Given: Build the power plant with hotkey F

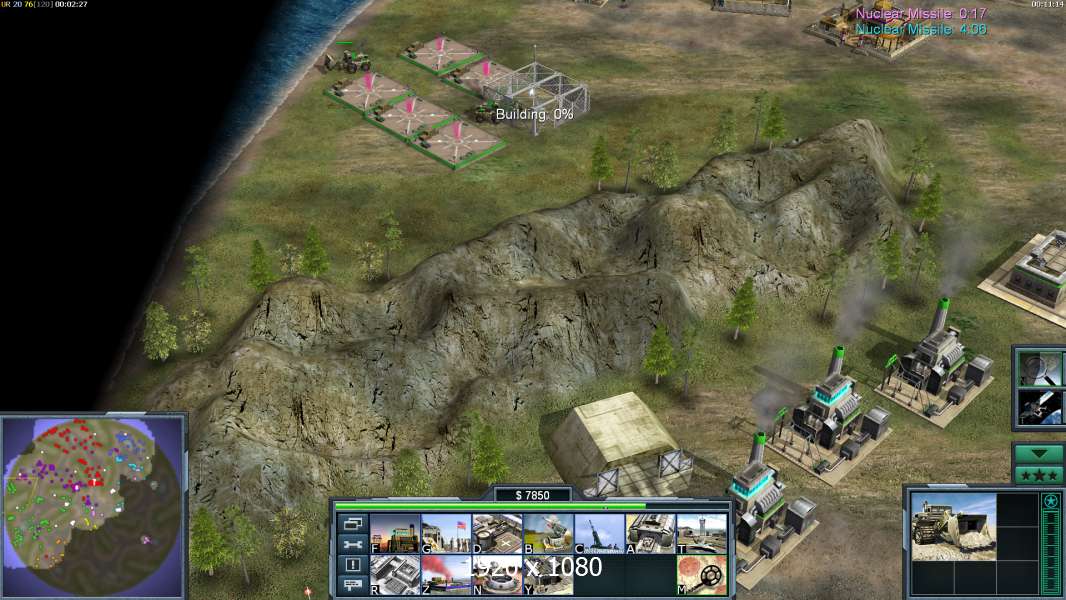Looking at the screenshot, I should [394, 533].
